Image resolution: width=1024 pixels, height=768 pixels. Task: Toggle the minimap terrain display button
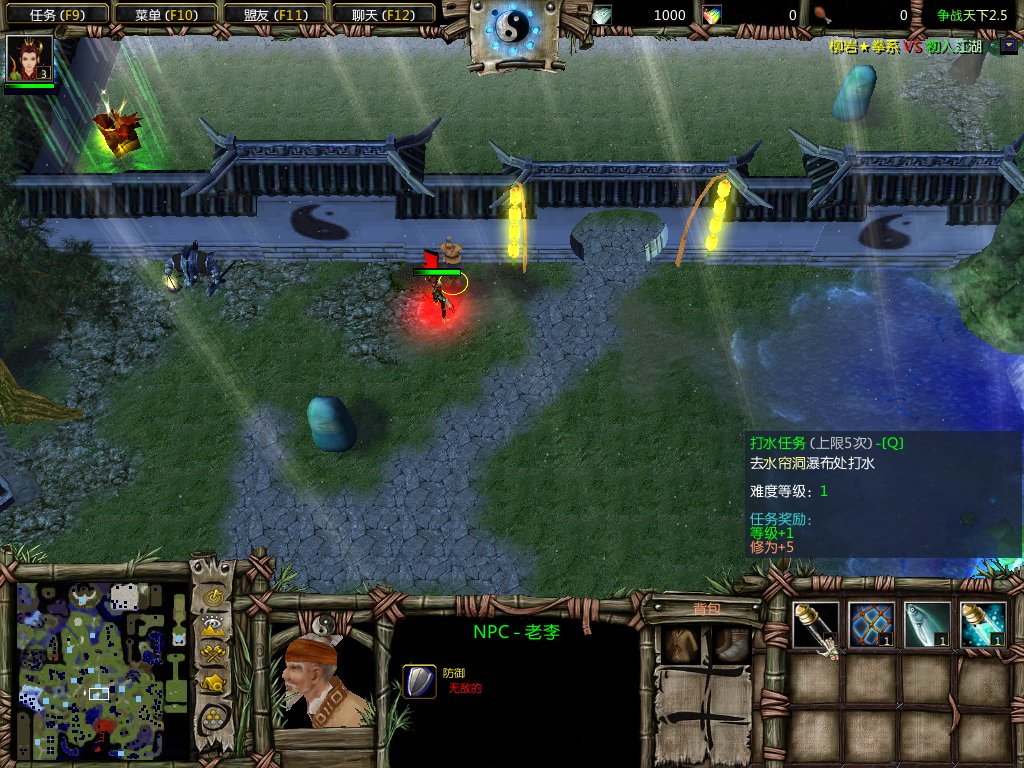click(x=212, y=626)
